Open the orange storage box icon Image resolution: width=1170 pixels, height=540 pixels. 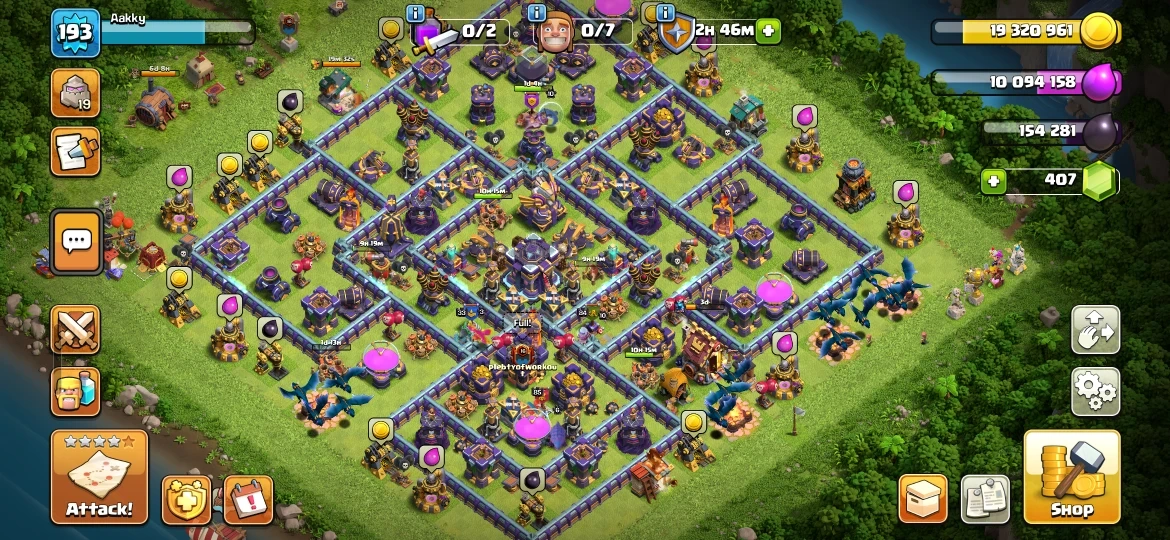(923, 498)
